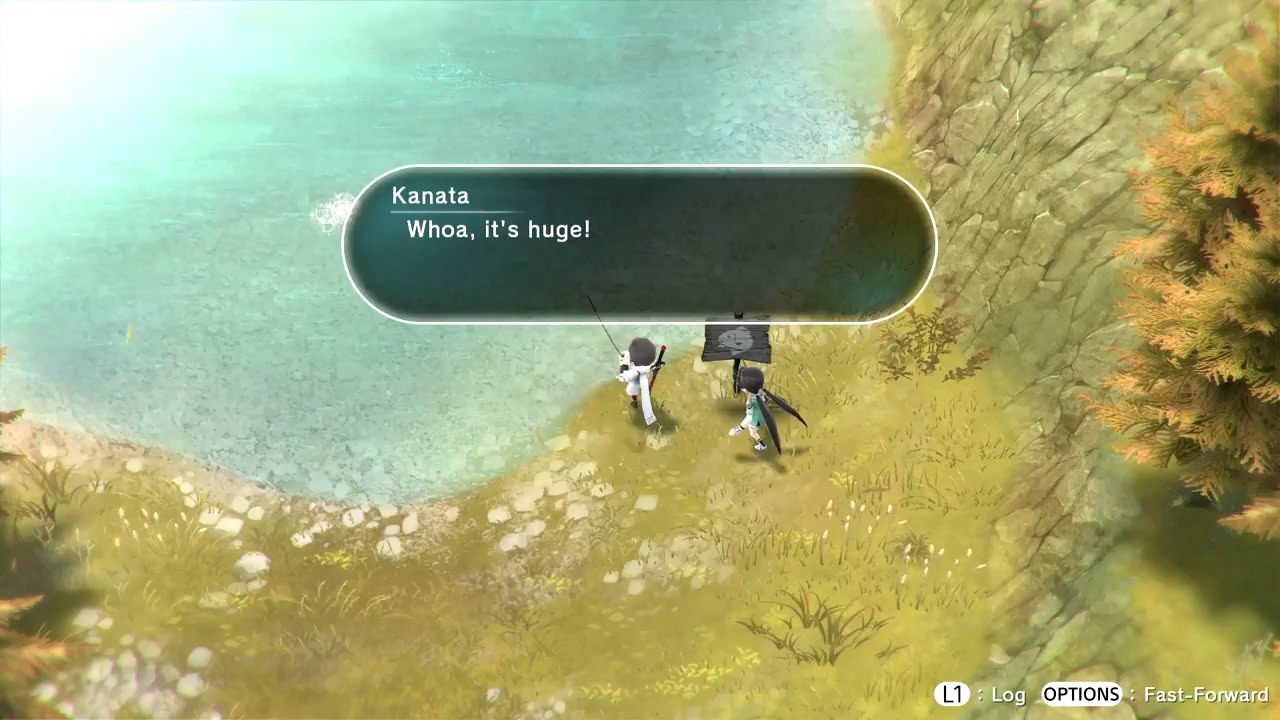Click the Kanata name label
This screenshot has width=1280, height=720.
pyautogui.click(x=430, y=196)
